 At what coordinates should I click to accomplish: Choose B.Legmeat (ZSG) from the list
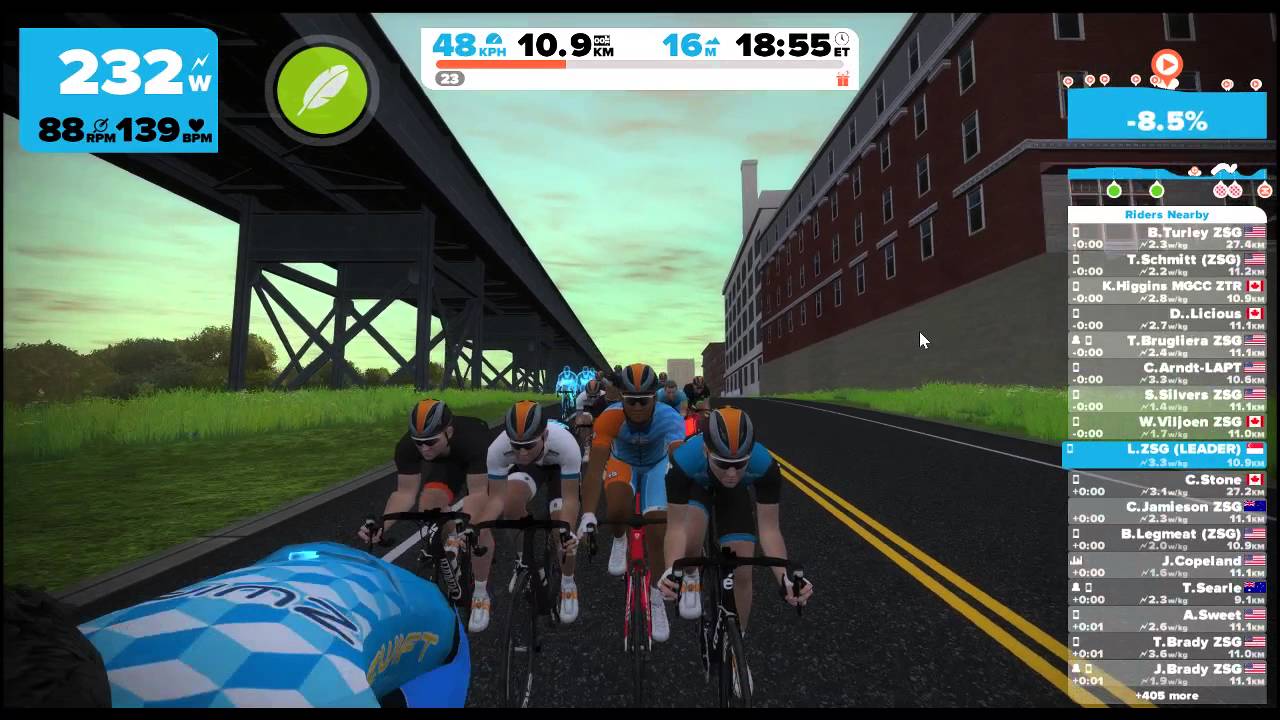(x=1166, y=539)
